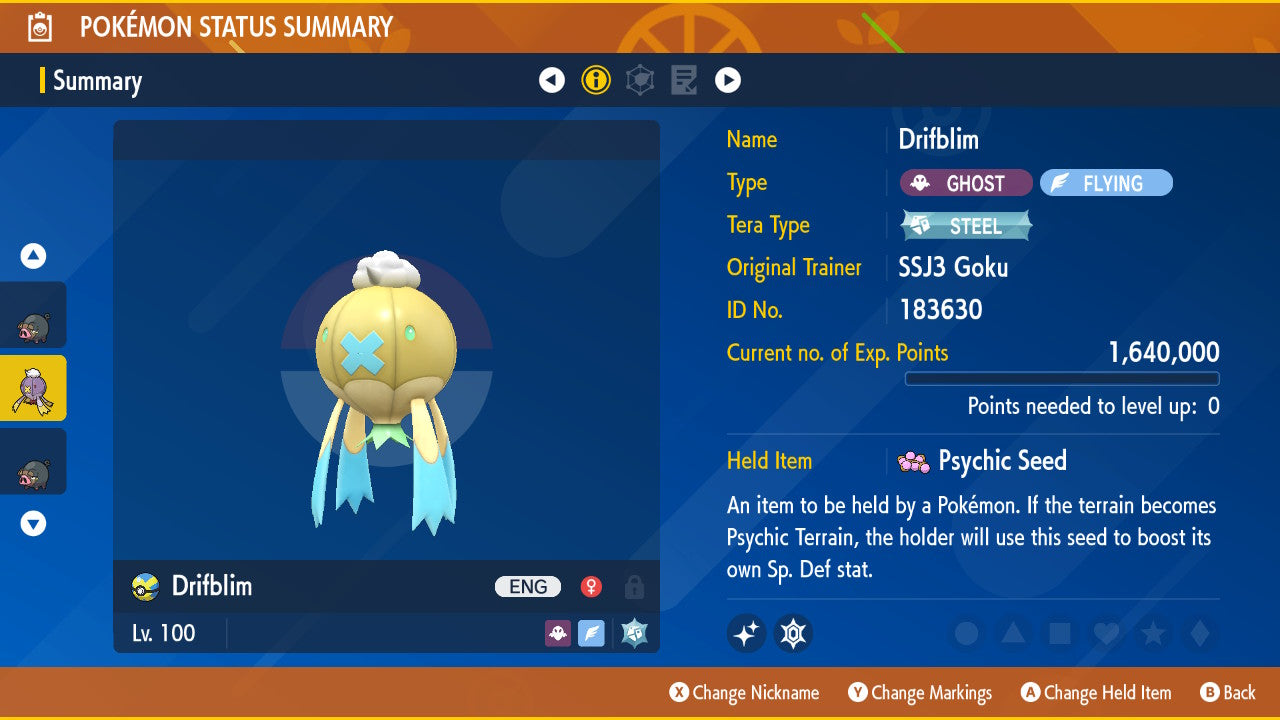This screenshot has width=1280, height=720.
Task: Open the moves and memo tab
Action: (x=684, y=80)
